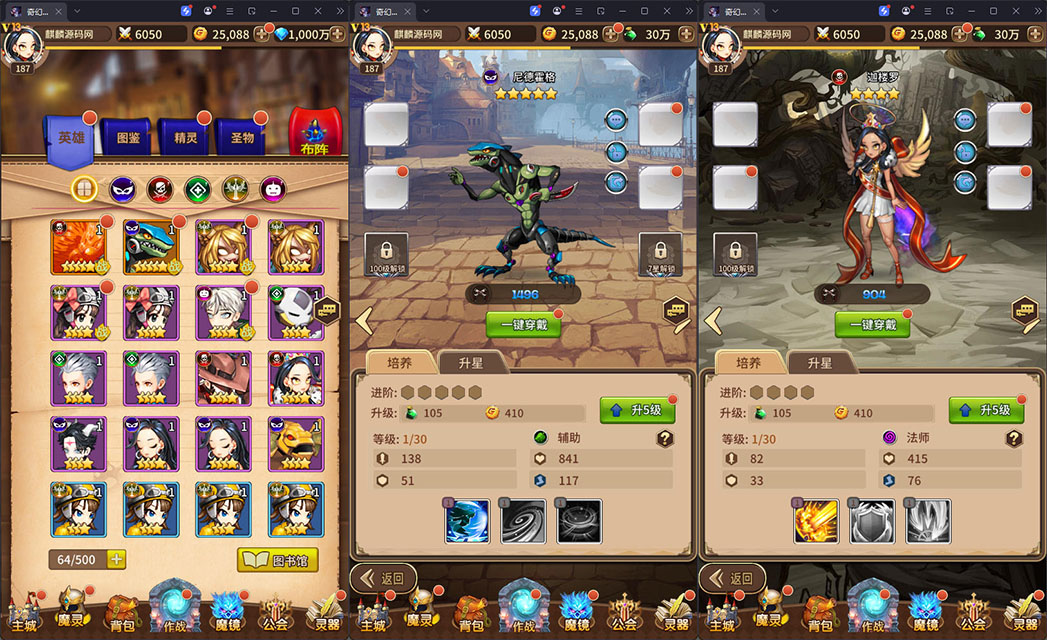Click 一键穿戴 under the 尼德霍格 lizard

[523, 325]
